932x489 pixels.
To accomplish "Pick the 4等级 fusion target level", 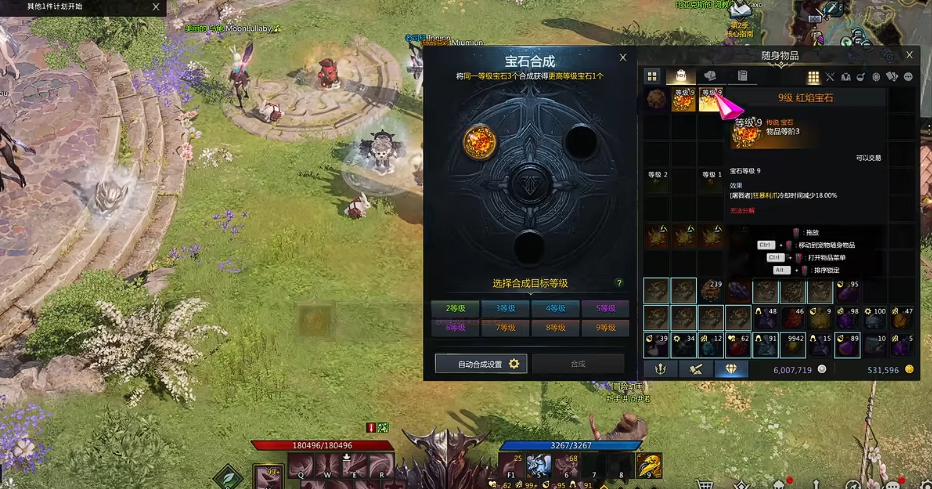I will (x=554, y=308).
